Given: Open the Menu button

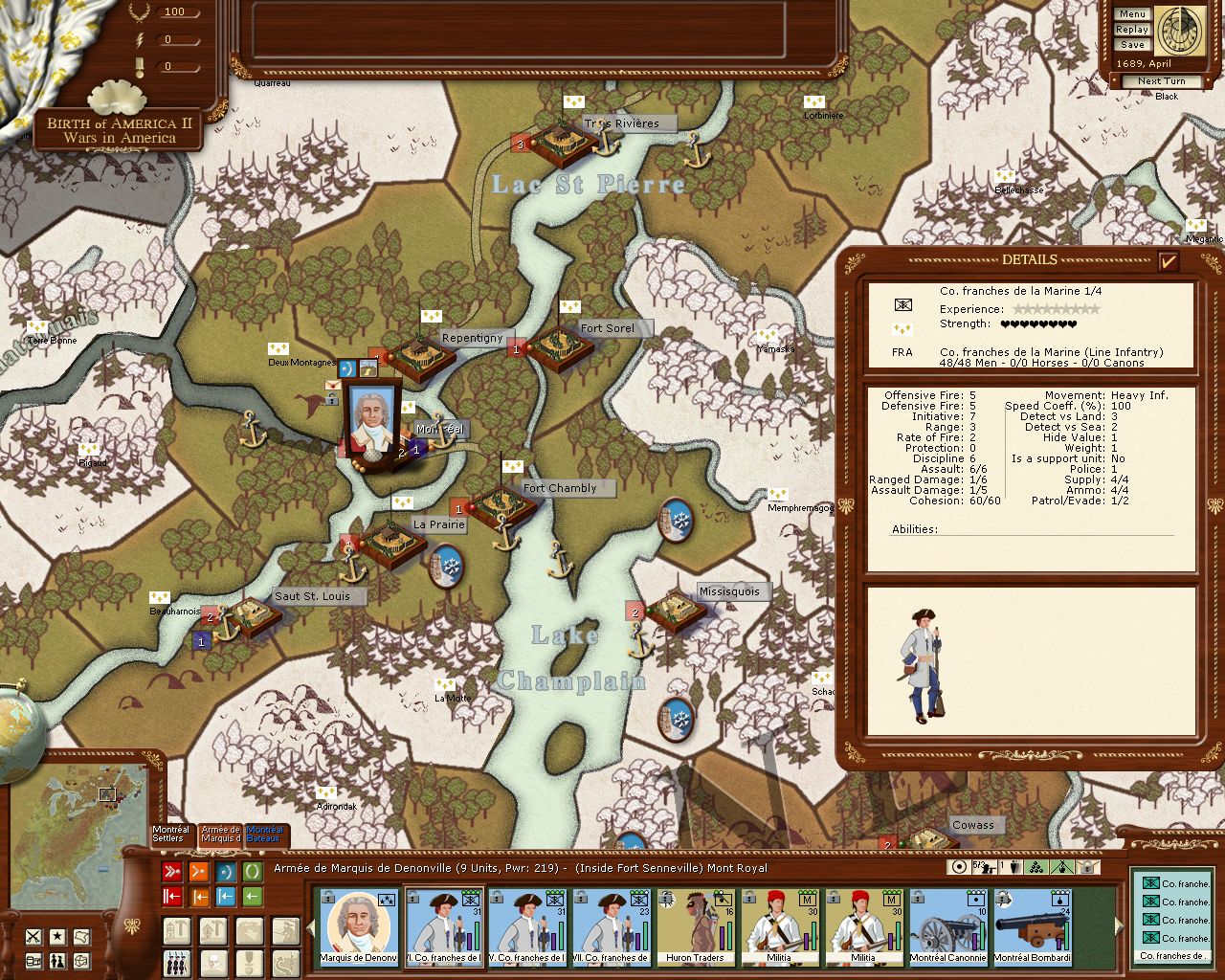Looking at the screenshot, I should [x=1132, y=14].
